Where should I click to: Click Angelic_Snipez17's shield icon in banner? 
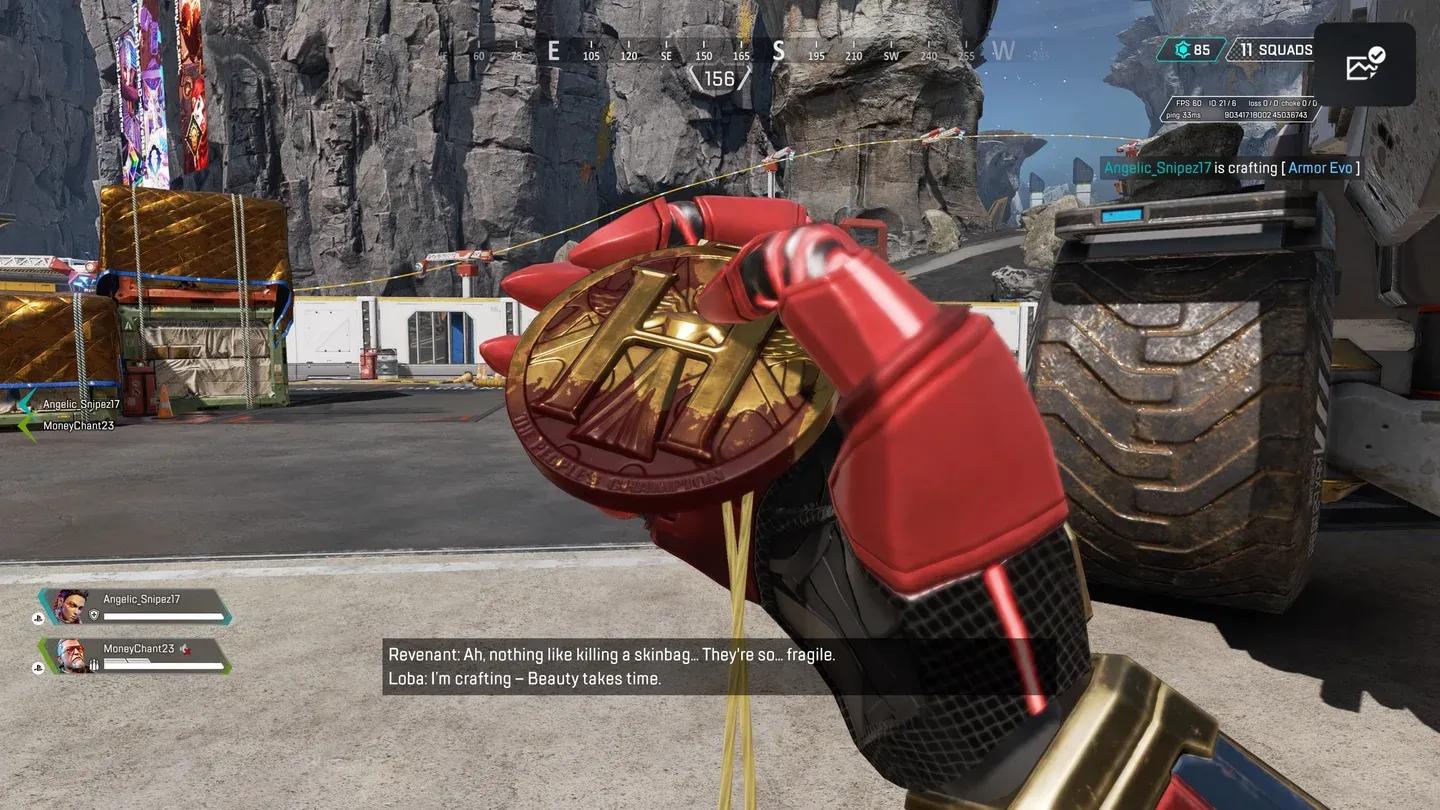coord(95,614)
